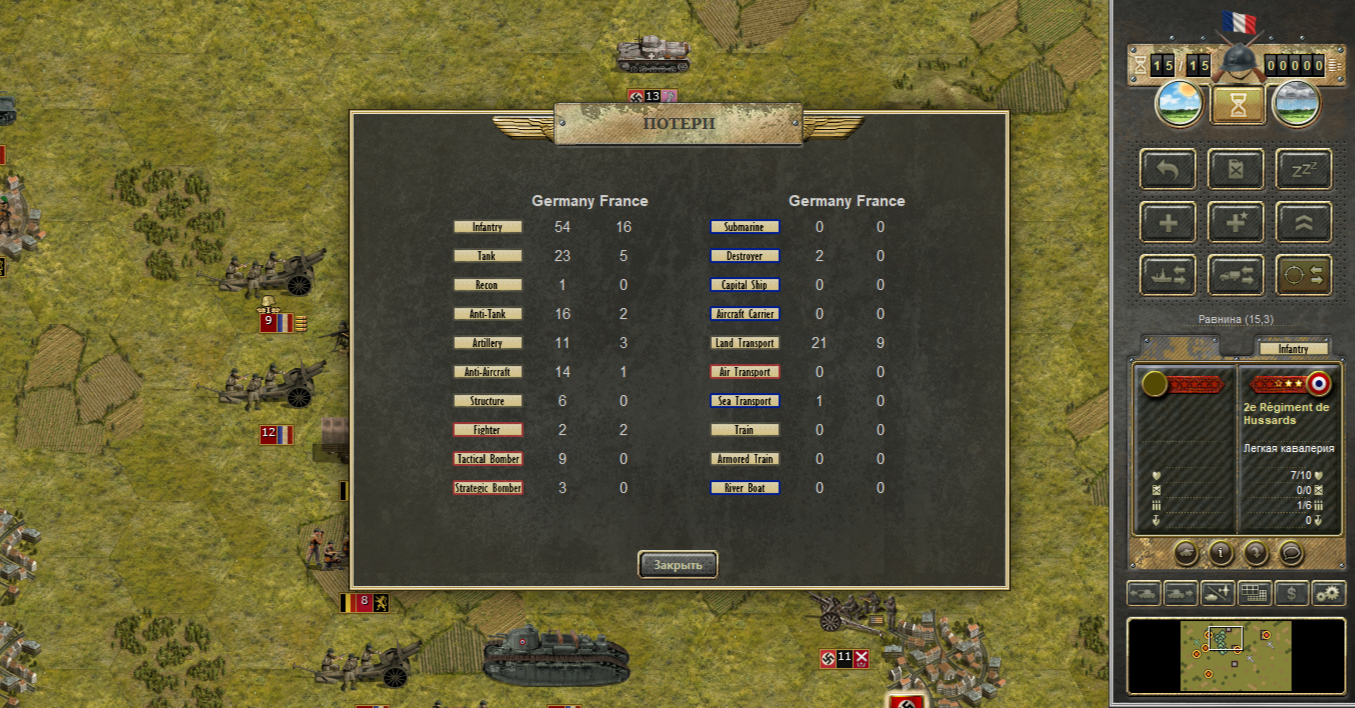Click the double chevron upgrade button
The height and width of the screenshot is (708, 1355).
[x=1303, y=222]
